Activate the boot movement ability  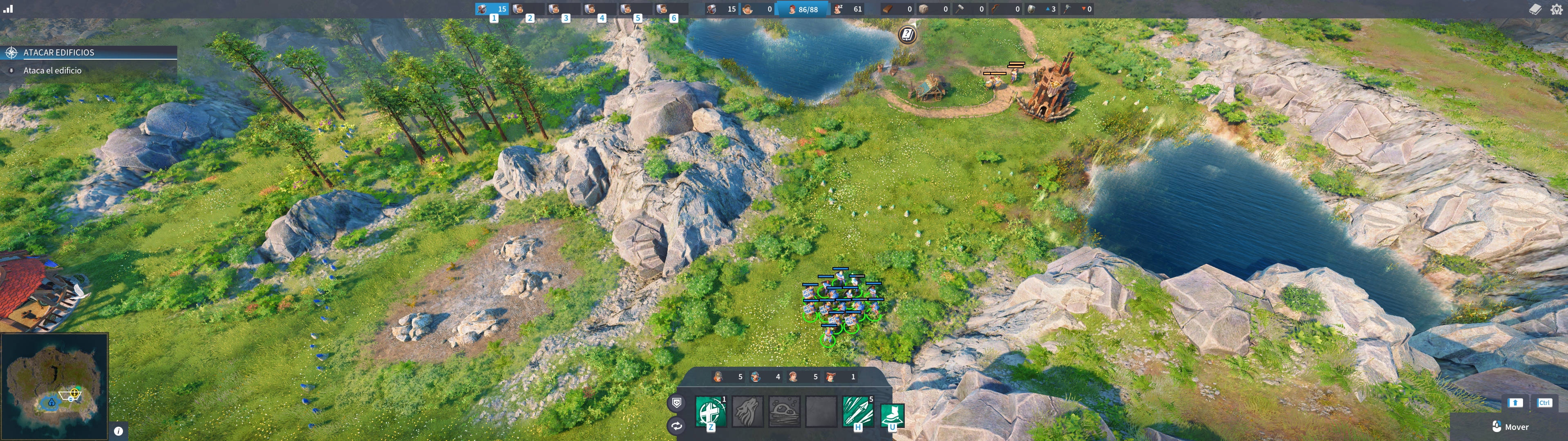(x=892, y=415)
